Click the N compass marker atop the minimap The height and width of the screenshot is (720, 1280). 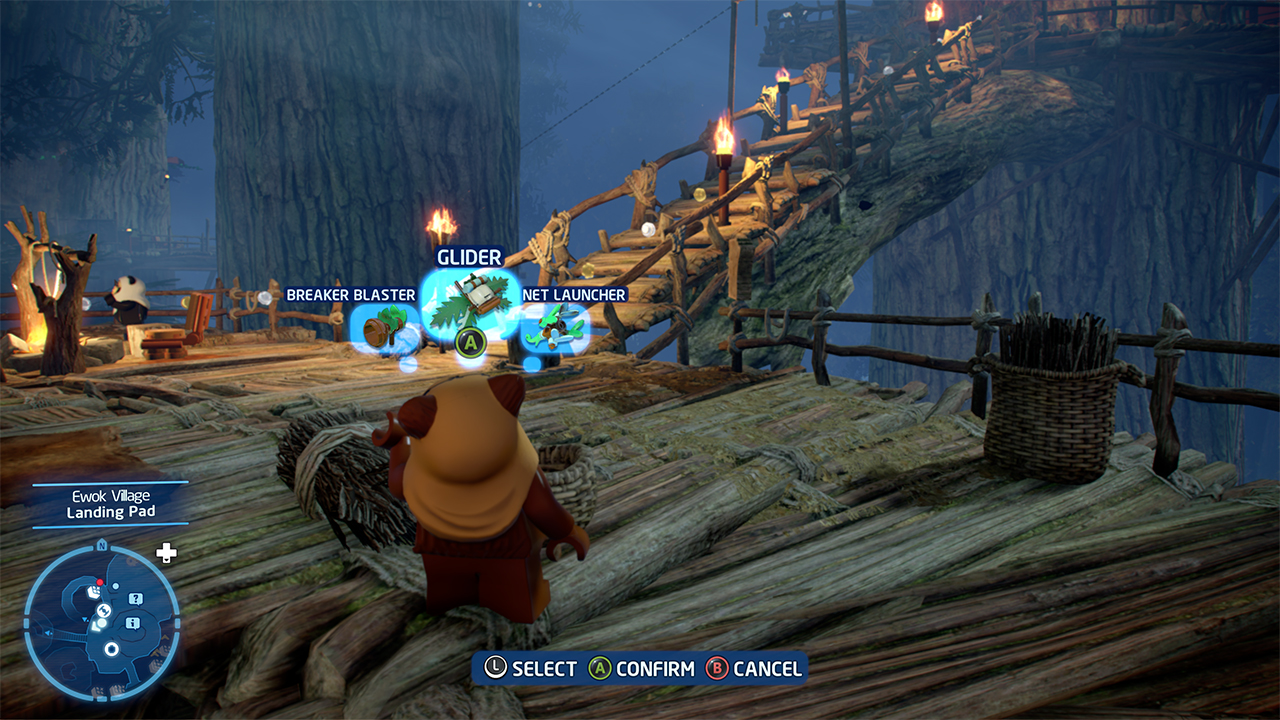click(102, 545)
